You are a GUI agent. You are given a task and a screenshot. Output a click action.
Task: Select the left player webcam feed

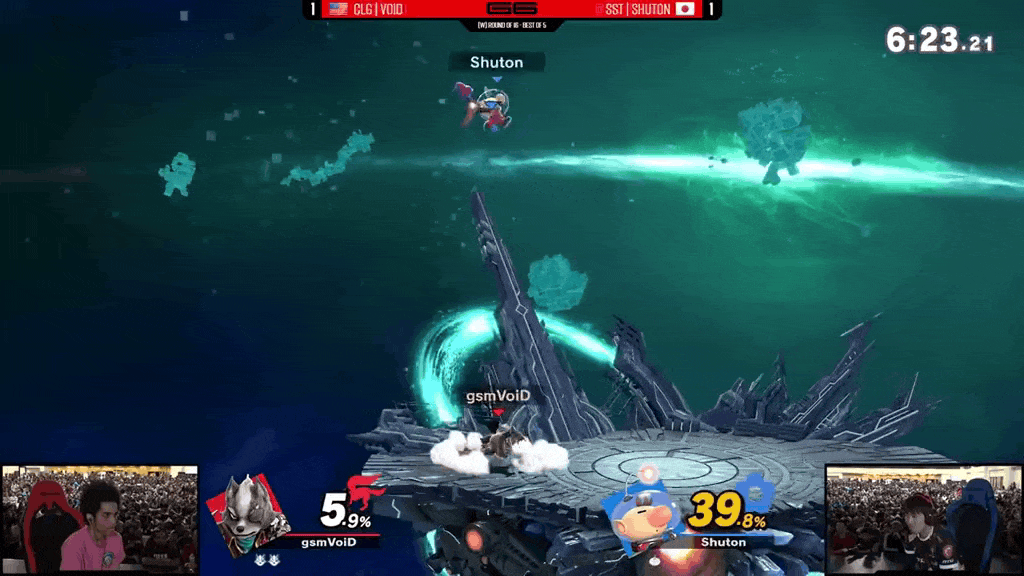(99, 520)
